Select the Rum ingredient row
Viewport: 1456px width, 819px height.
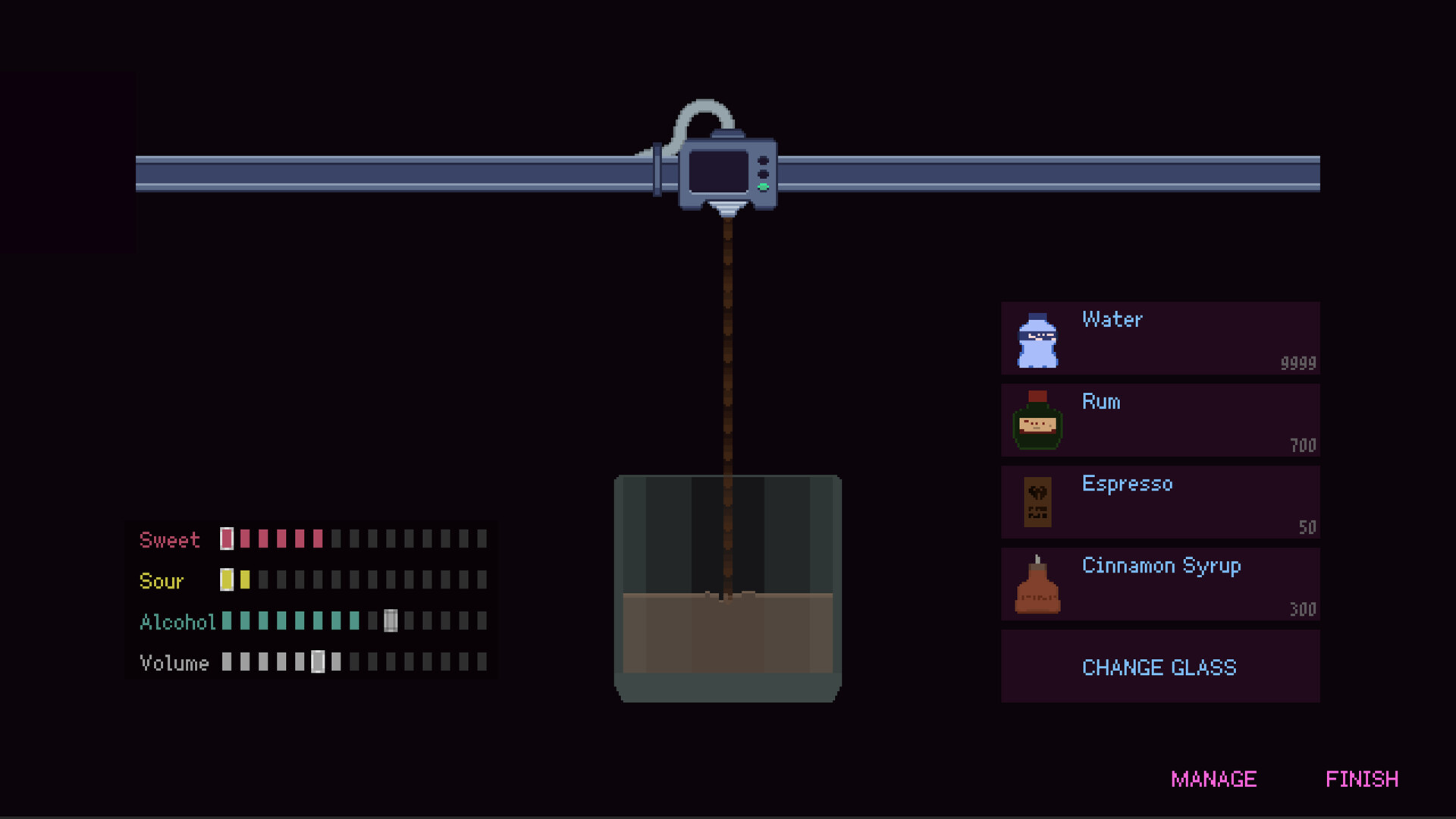[x=1160, y=421]
